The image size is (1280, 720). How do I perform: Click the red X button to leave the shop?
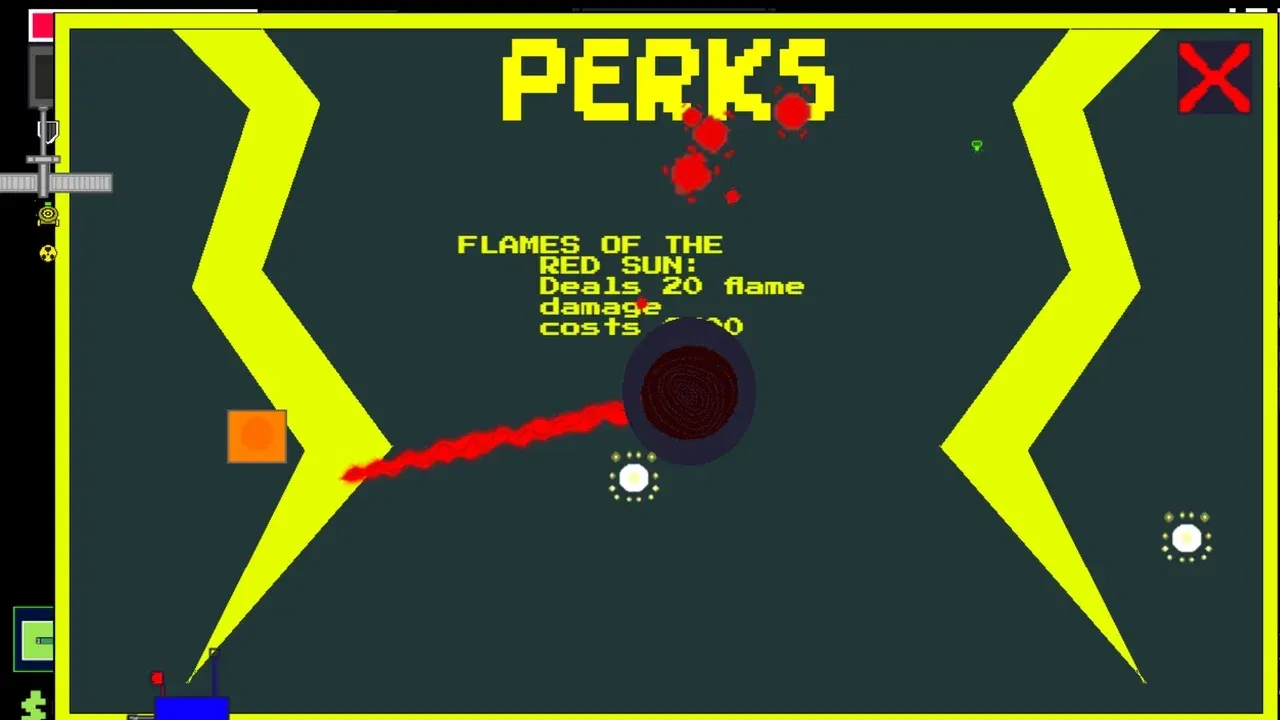tap(1214, 77)
